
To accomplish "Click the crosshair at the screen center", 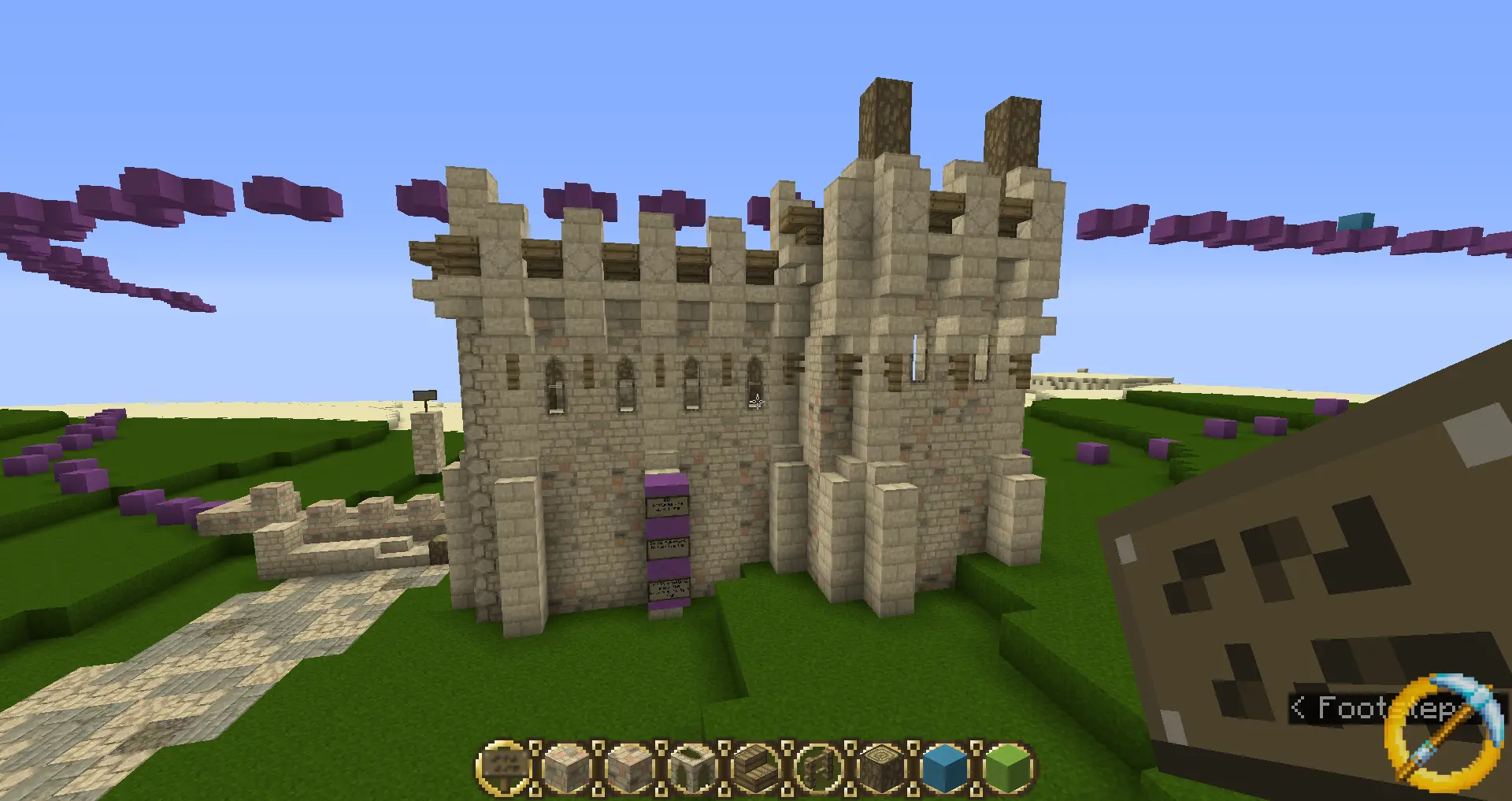I will 756,403.
